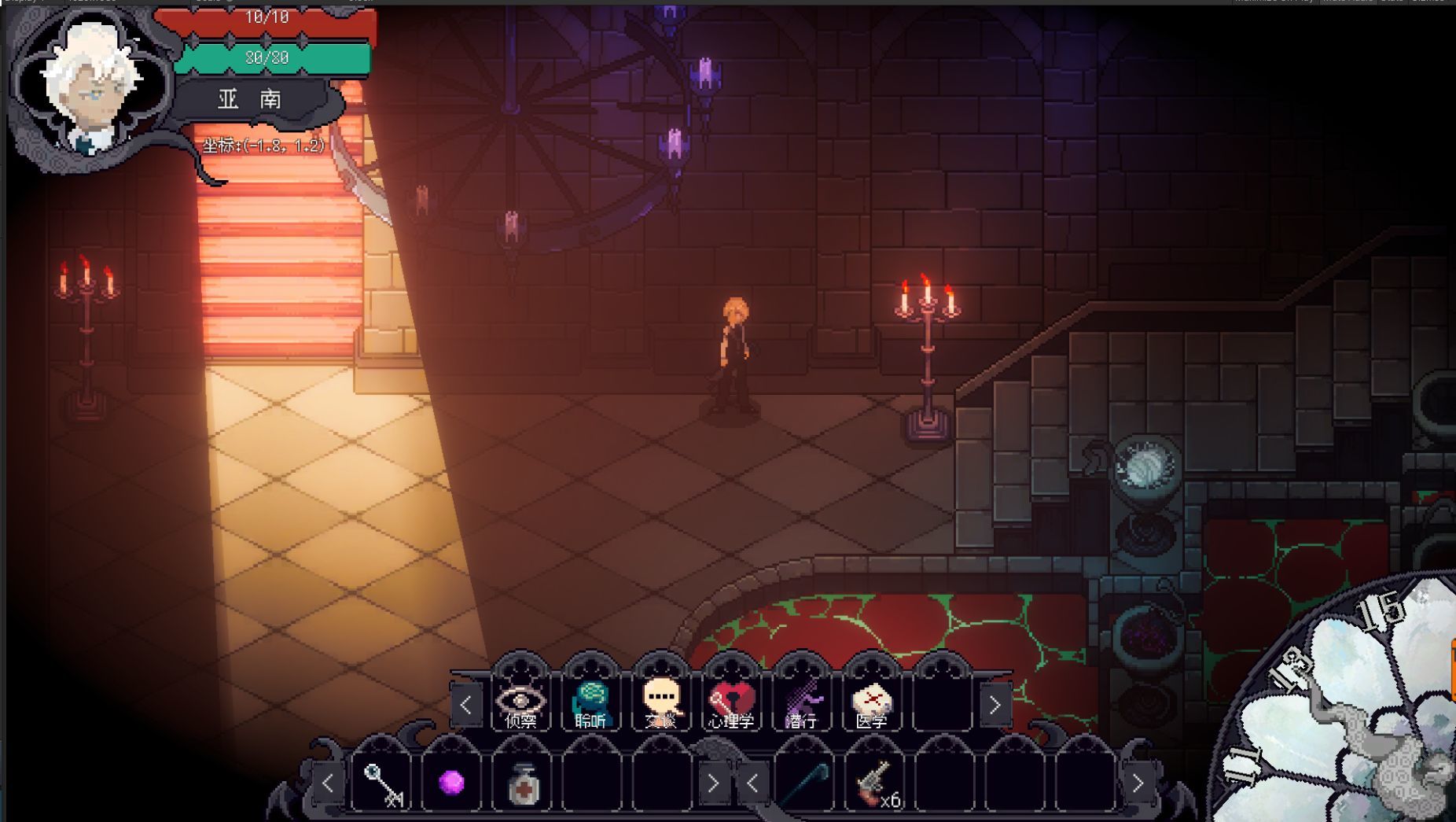Equip the cane weapon slot

click(805, 783)
